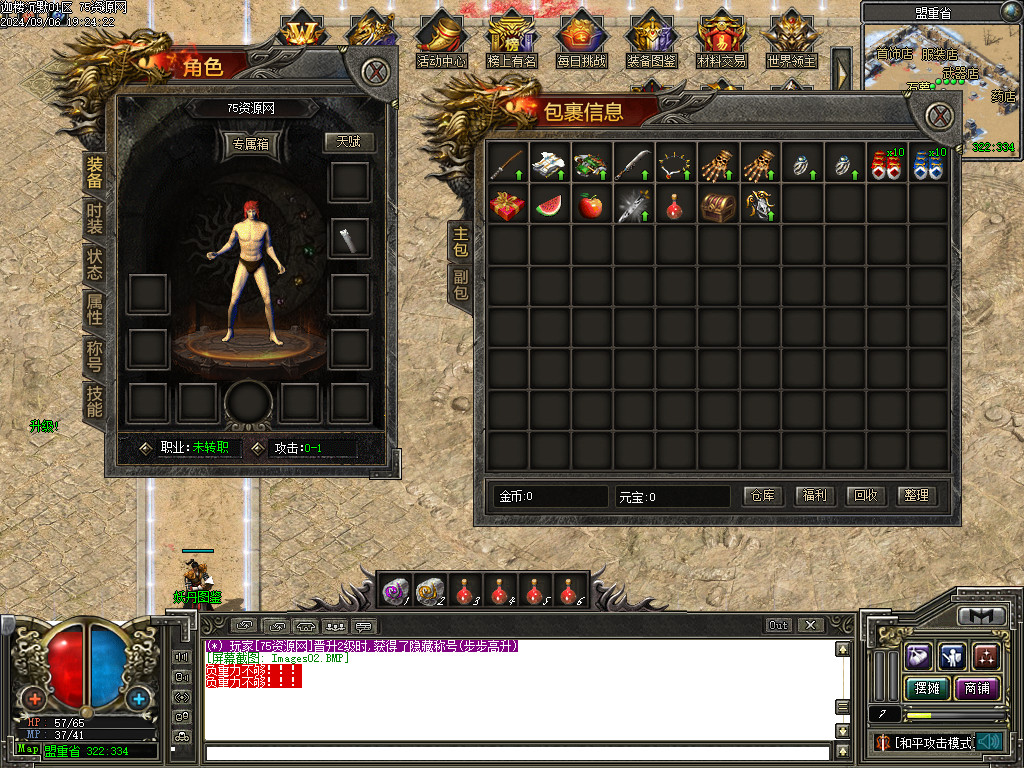Click the chat text input field
Screen dimensions: 1024x768
[x=516, y=752]
